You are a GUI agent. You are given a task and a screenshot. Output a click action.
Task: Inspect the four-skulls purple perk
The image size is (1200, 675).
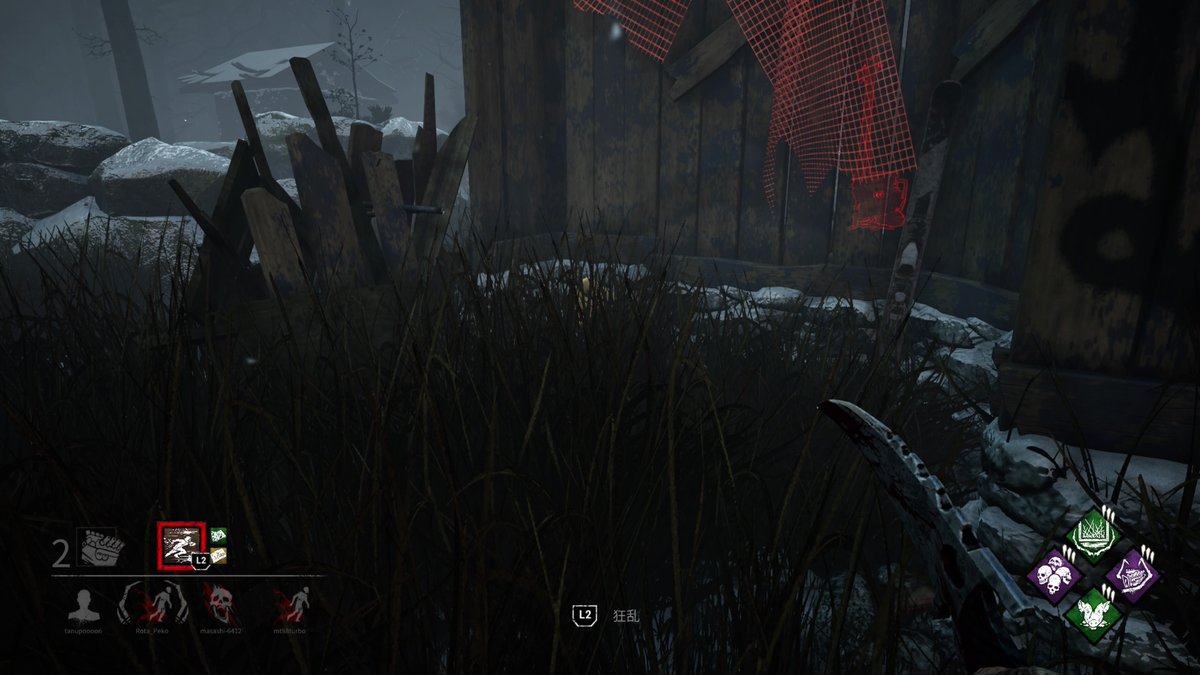pyautogui.click(x=1053, y=576)
